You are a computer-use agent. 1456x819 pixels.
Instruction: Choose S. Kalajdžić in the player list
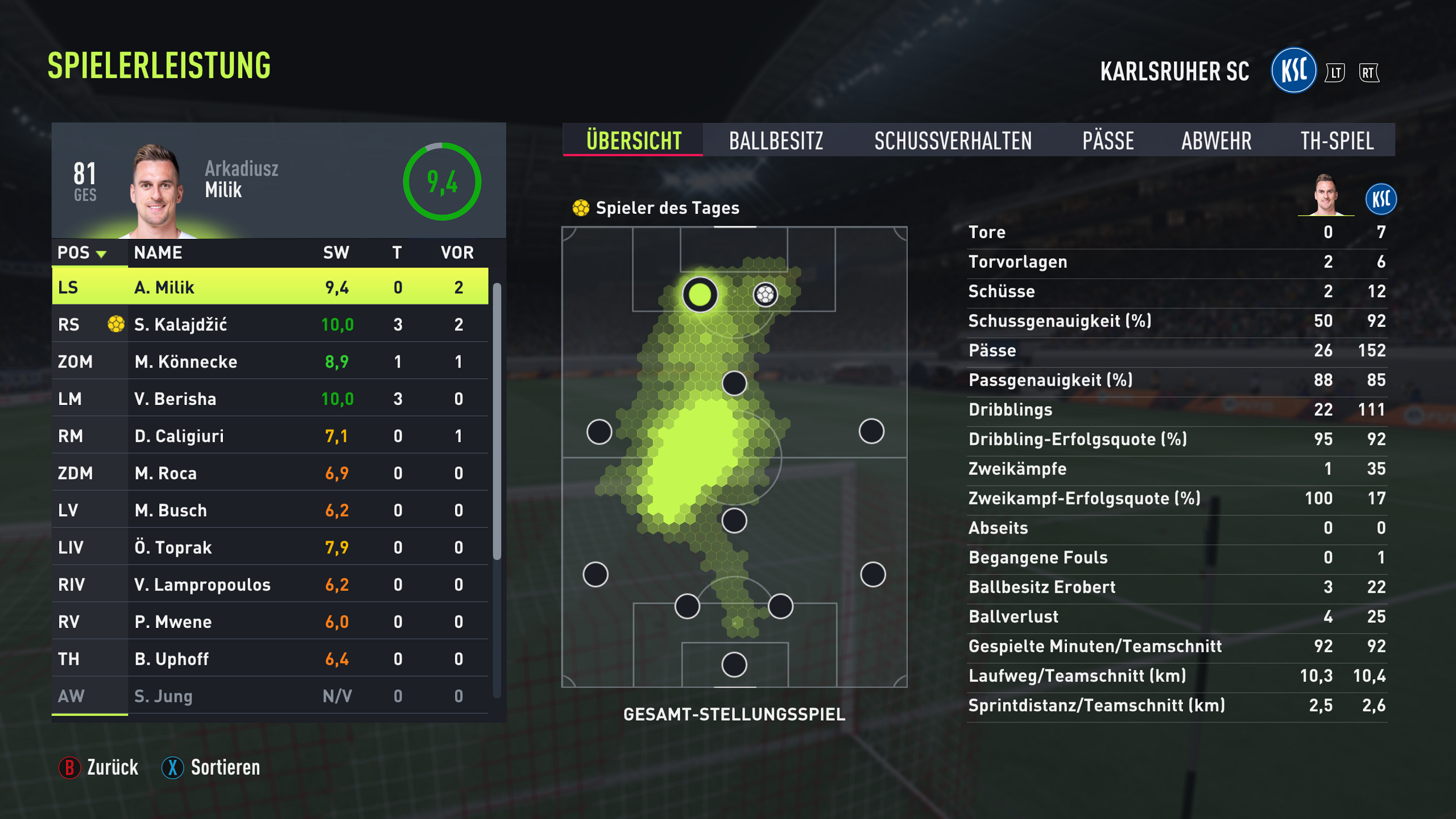coord(270,324)
